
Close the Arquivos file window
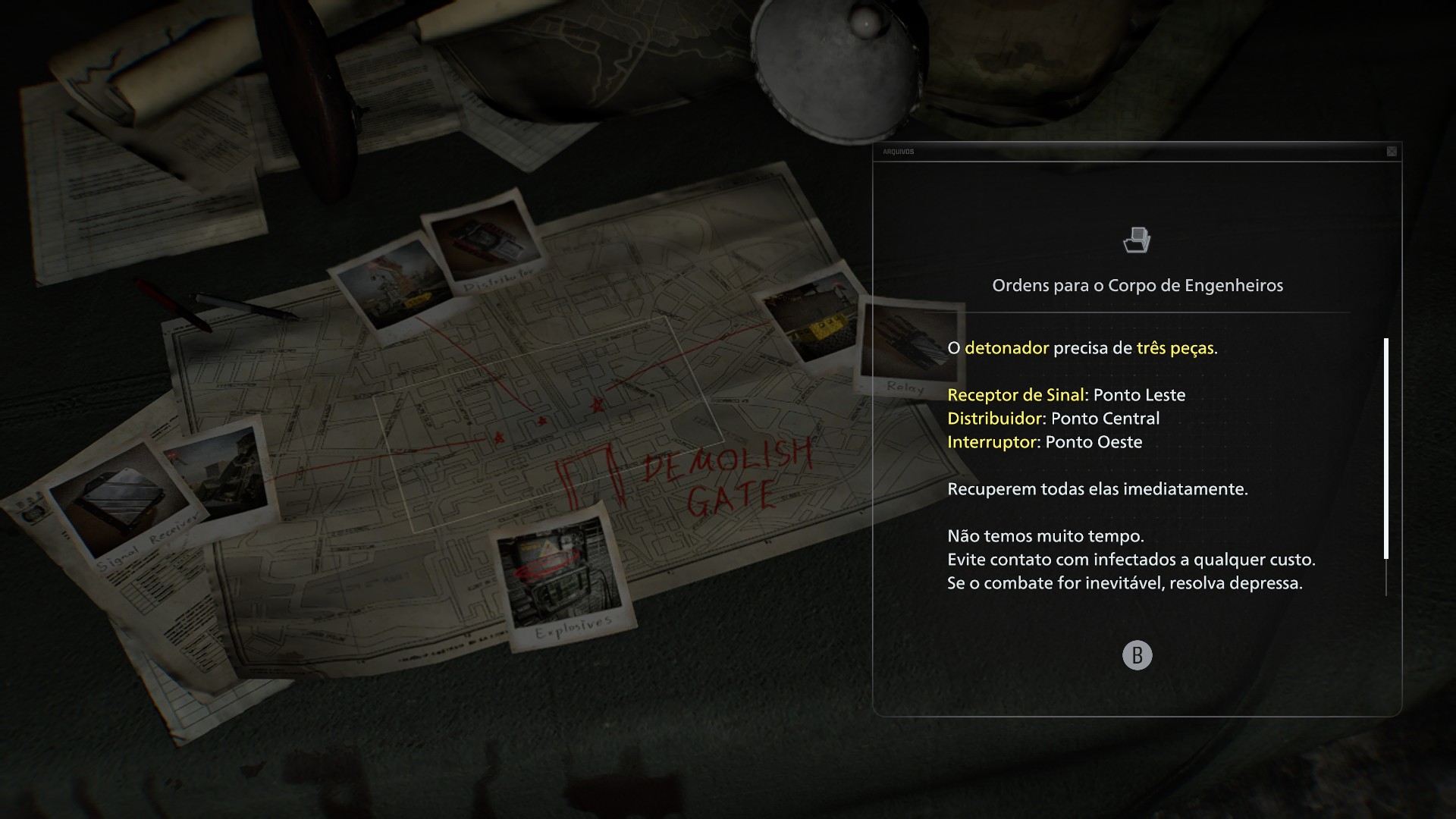(1392, 152)
